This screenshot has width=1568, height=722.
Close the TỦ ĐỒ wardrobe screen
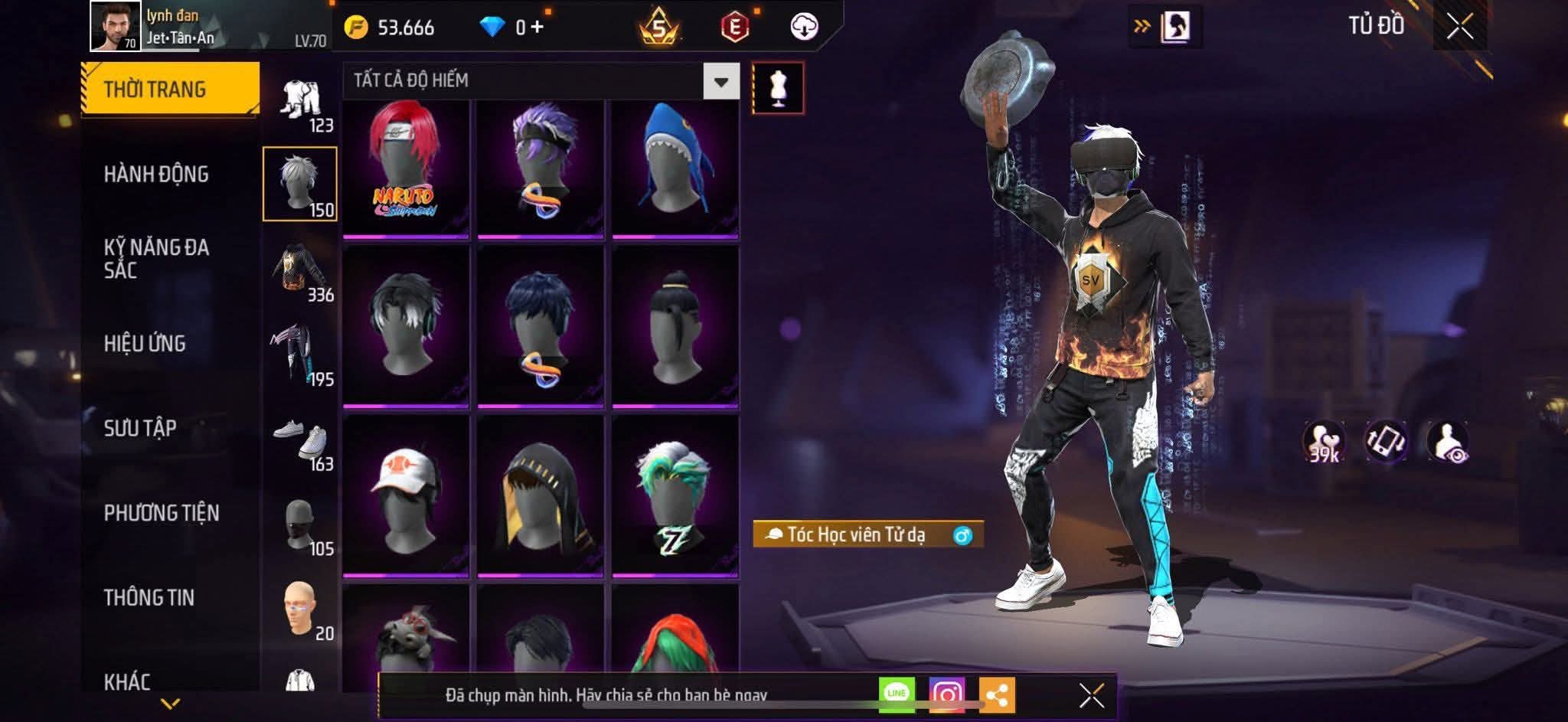pos(1459,27)
